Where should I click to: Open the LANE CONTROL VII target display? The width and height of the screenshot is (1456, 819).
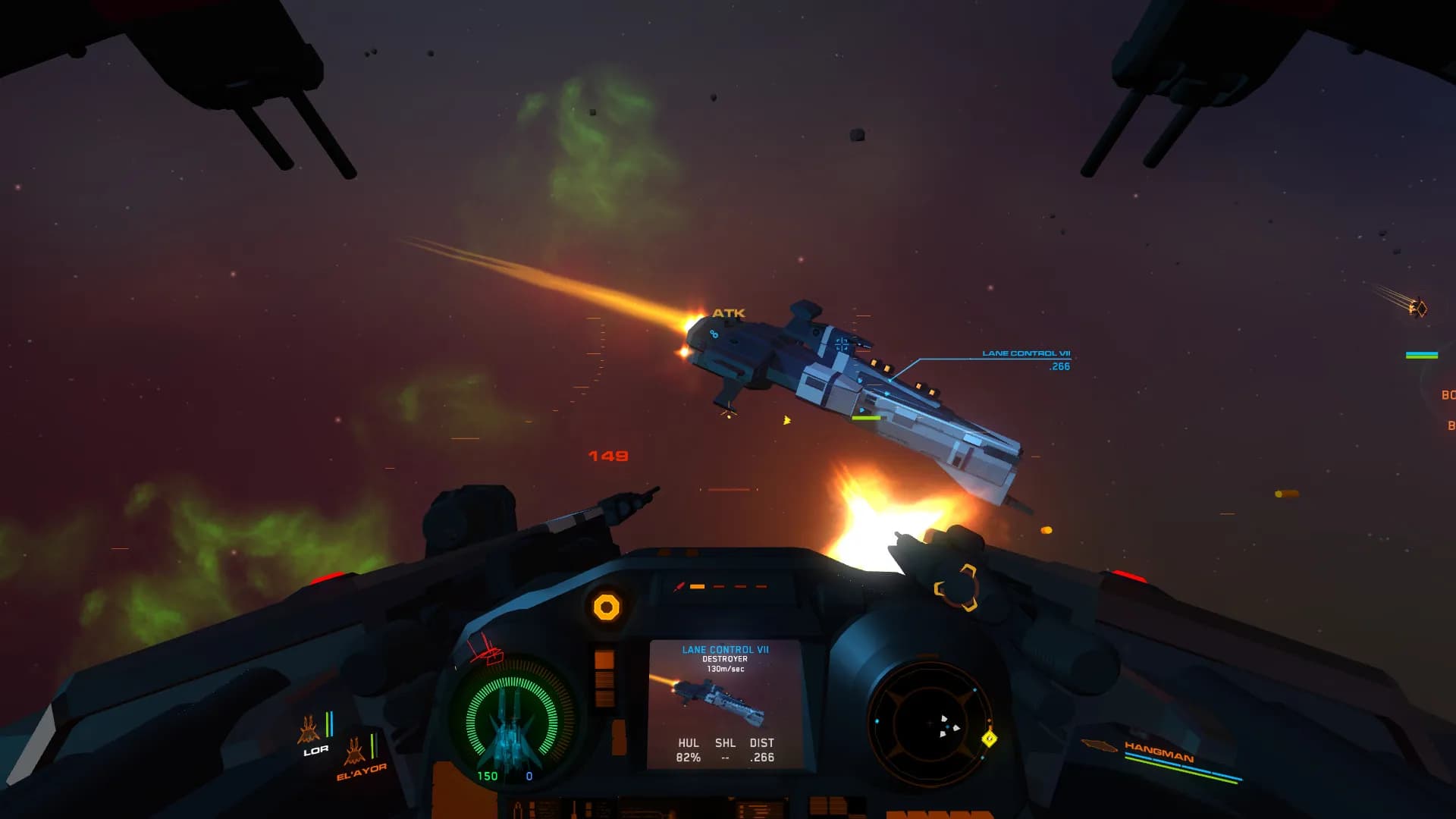(x=725, y=704)
